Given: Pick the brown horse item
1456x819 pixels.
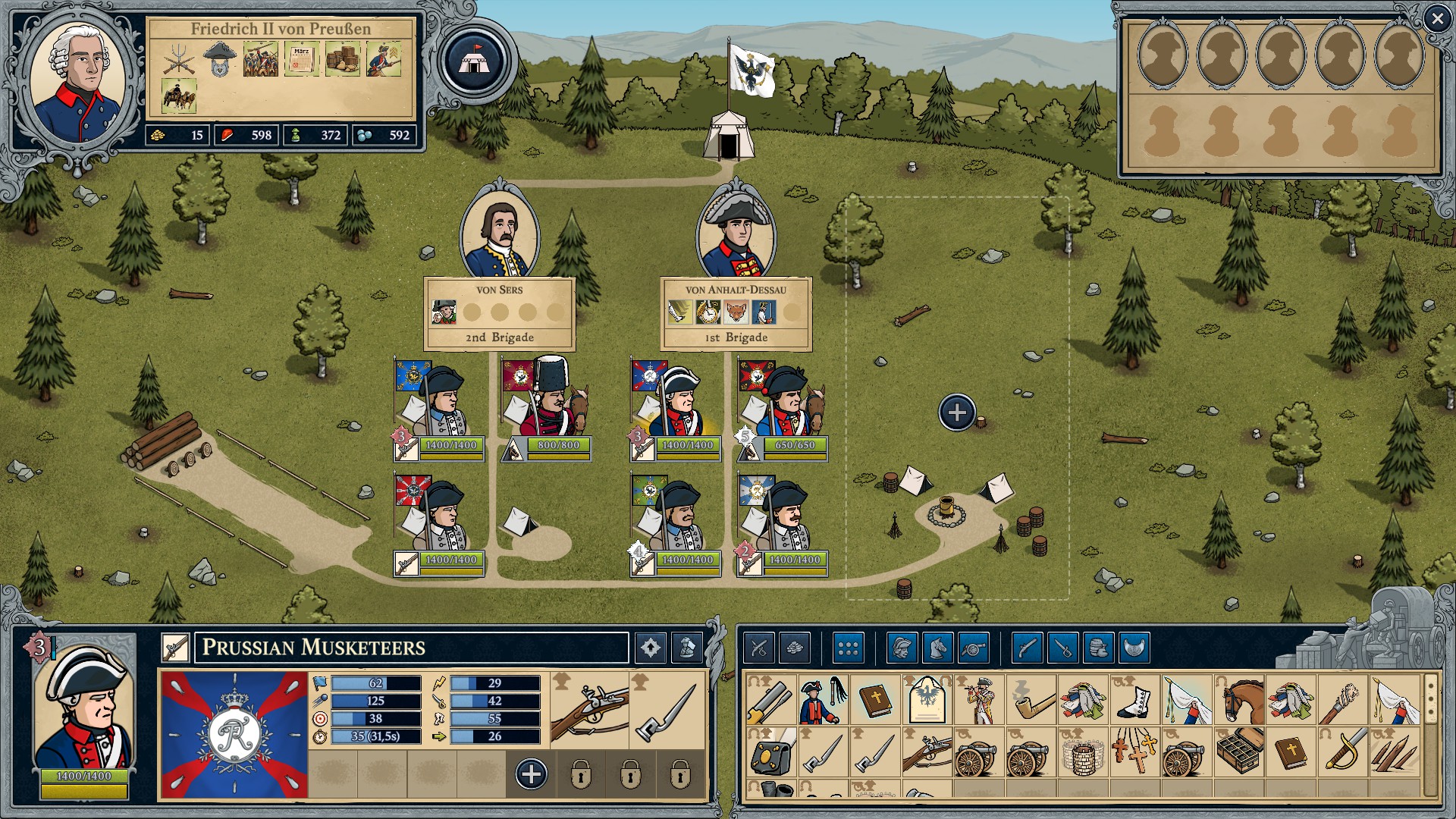Looking at the screenshot, I should [1239, 699].
